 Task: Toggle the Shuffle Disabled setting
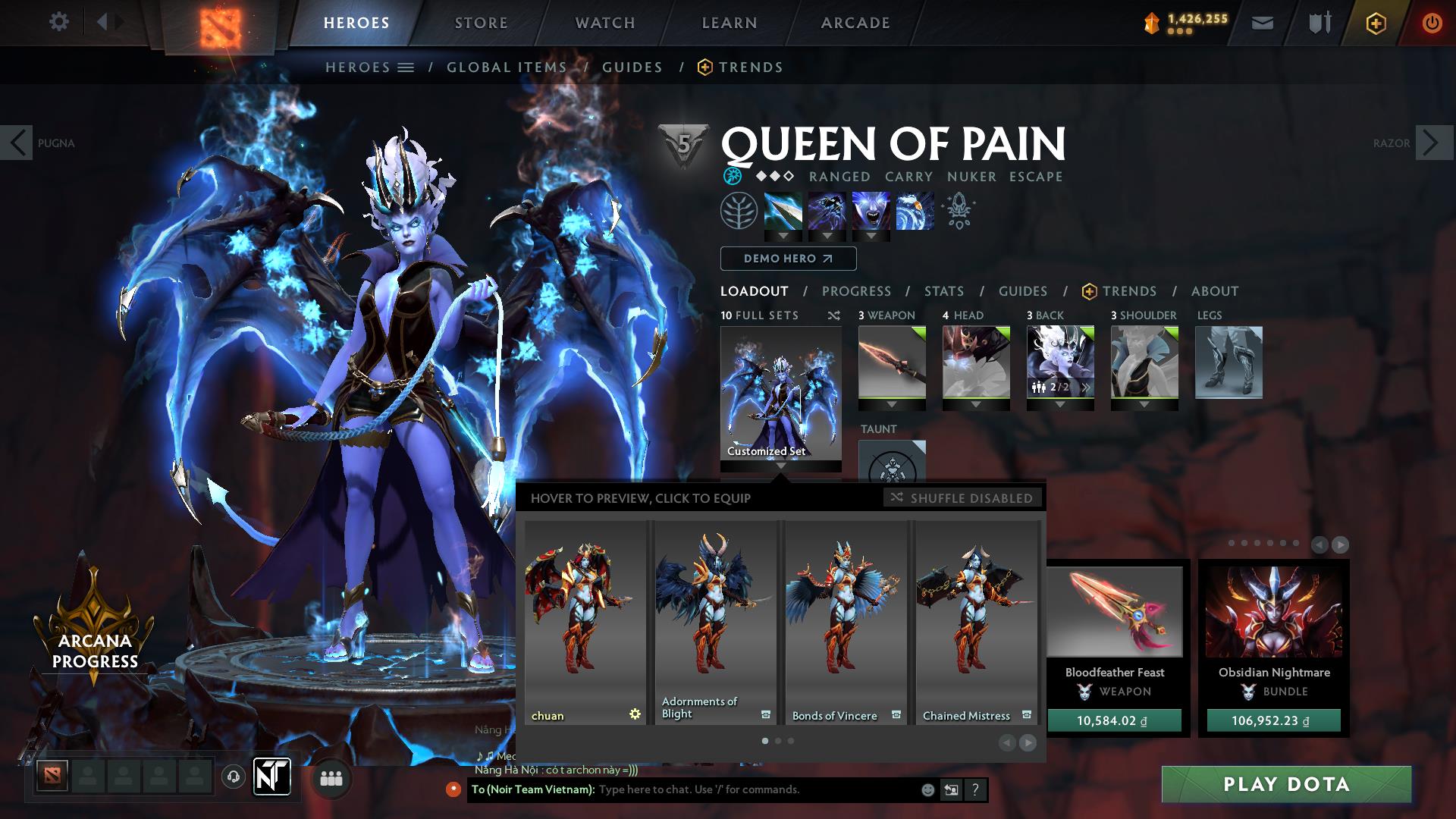click(963, 498)
